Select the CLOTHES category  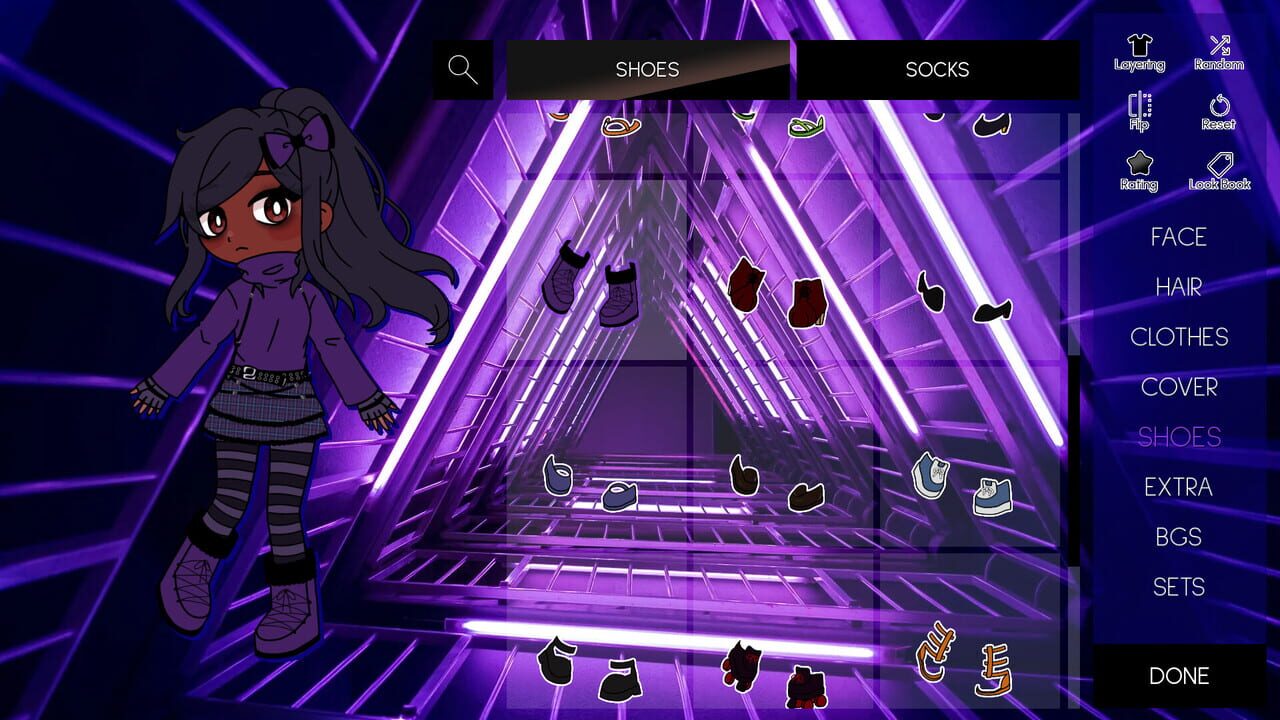1180,337
